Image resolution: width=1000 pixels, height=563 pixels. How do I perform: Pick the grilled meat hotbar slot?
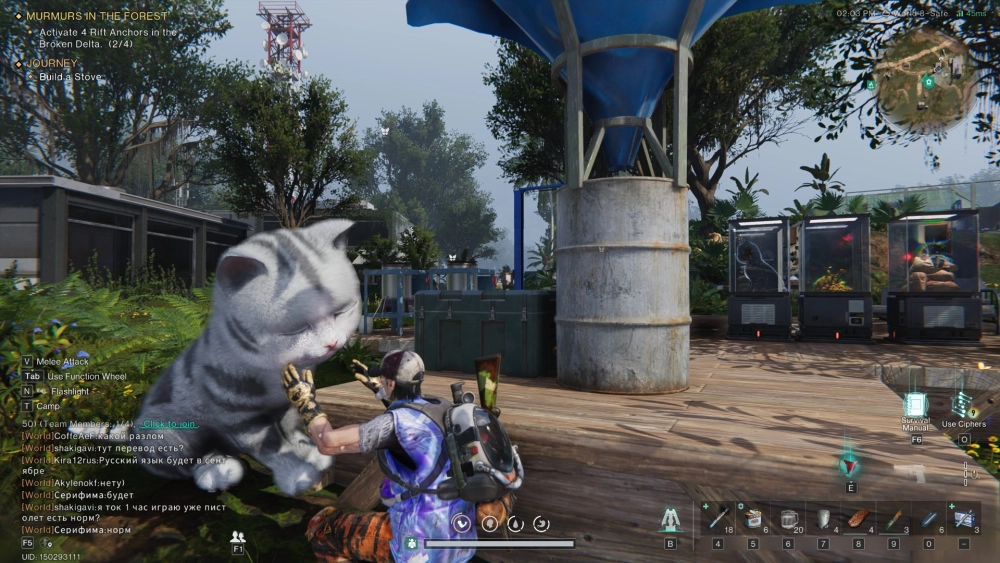858,518
